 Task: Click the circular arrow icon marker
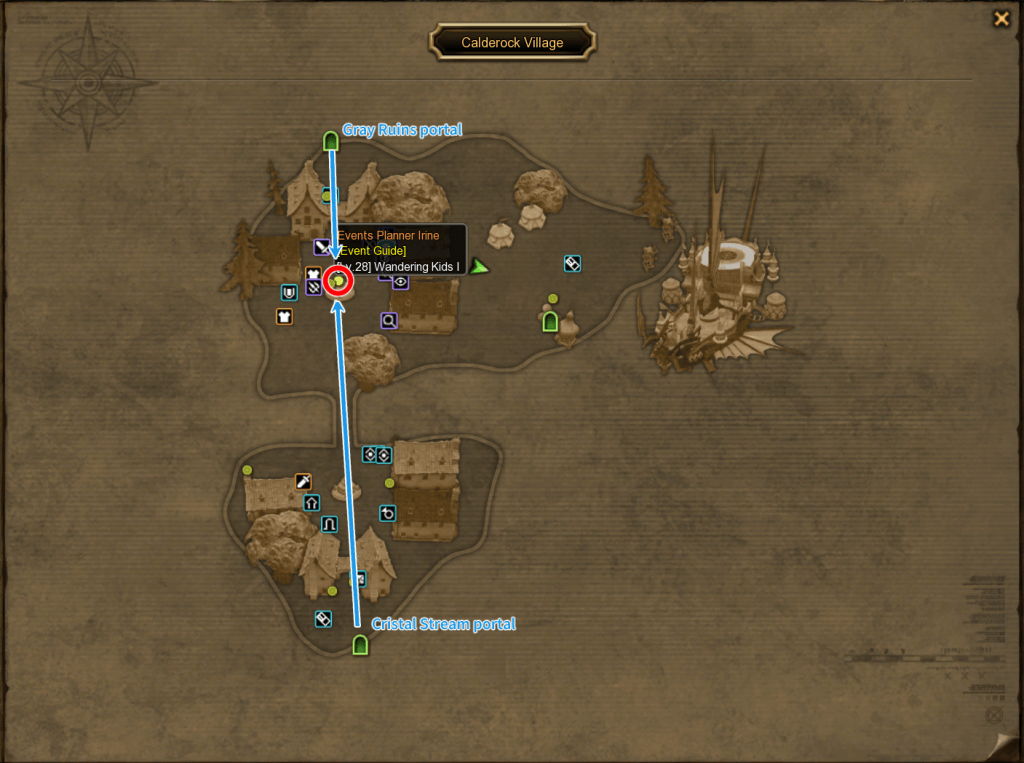[388, 513]
